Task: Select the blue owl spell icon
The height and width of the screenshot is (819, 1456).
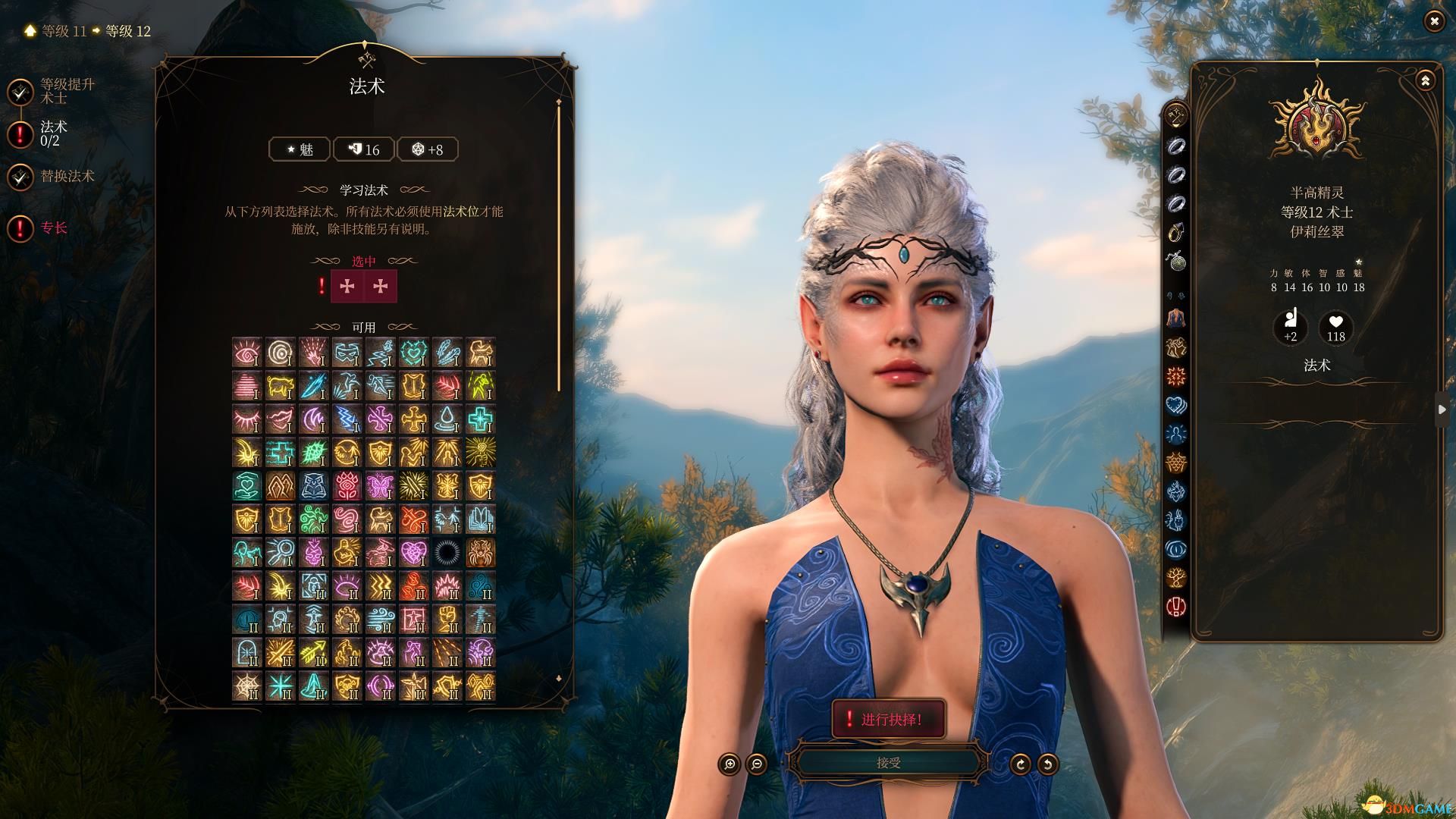Action: click(313, 486)
